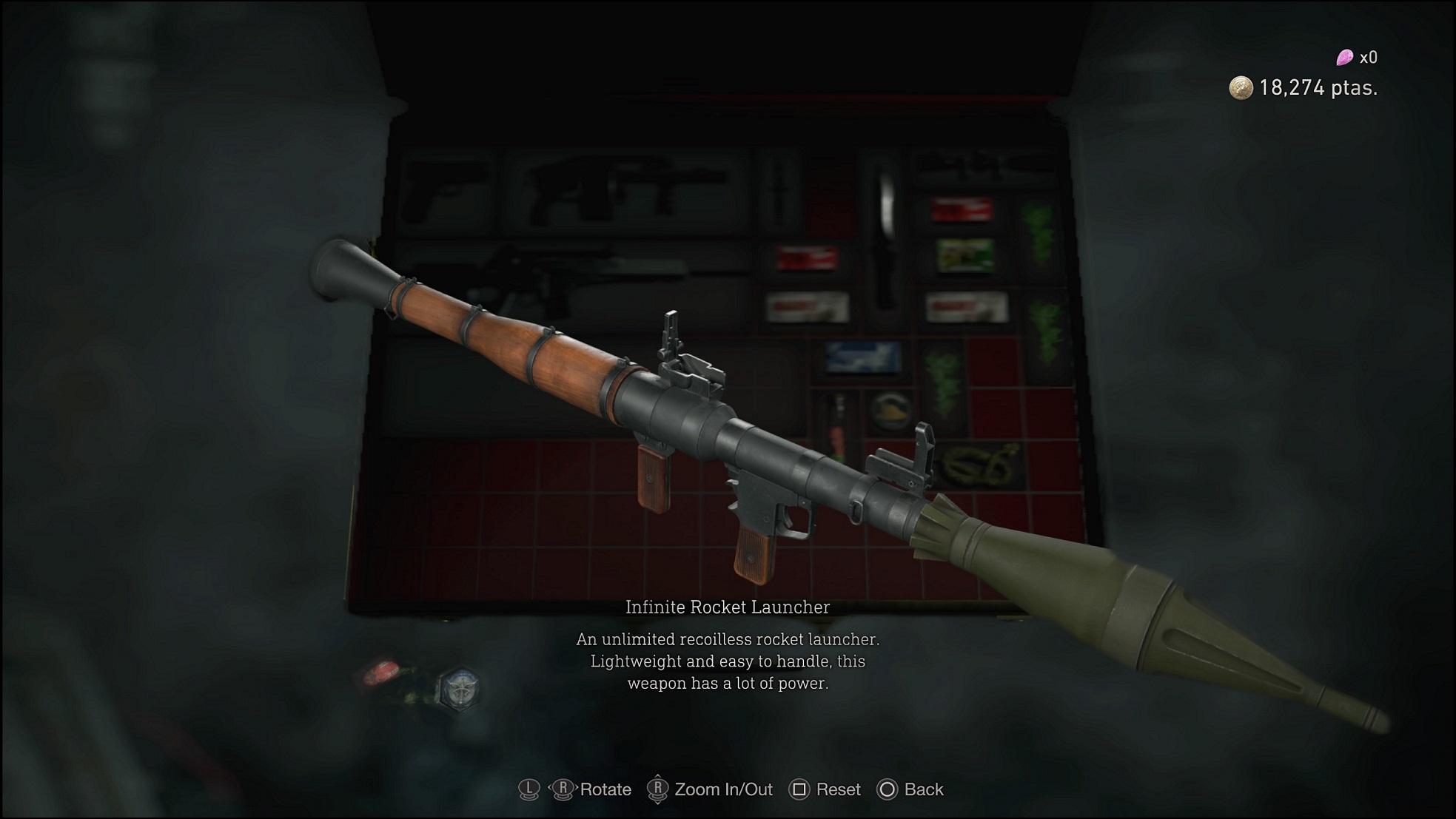Select the handgun ammo carton slot

pyautogui.click(x=807, y=307)
